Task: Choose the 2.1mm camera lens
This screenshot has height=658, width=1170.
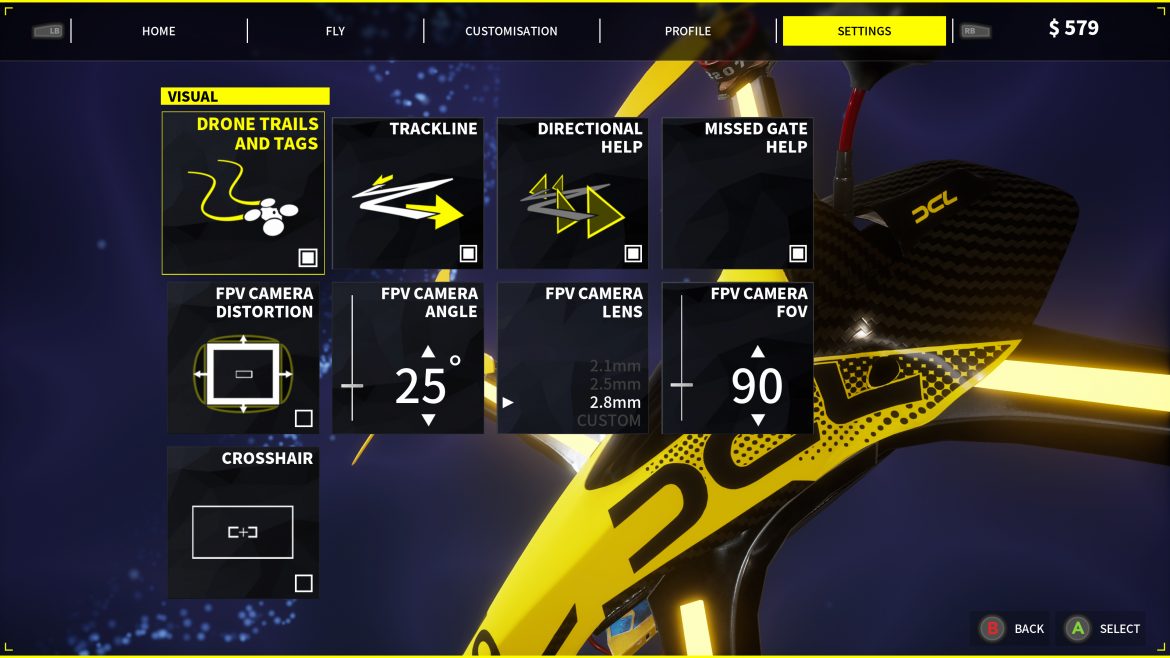Action: click(x=615, y=366)
